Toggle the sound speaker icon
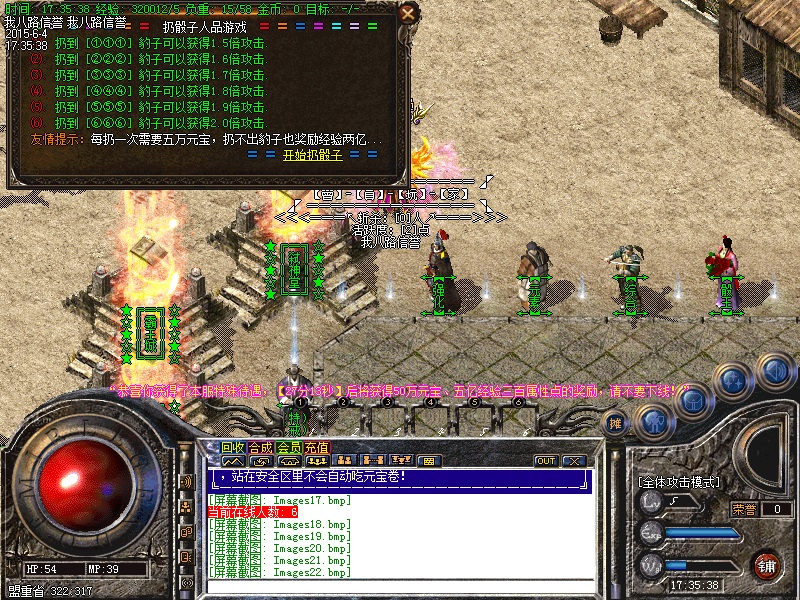Screen dimensions: 800x600 [773, 370]
